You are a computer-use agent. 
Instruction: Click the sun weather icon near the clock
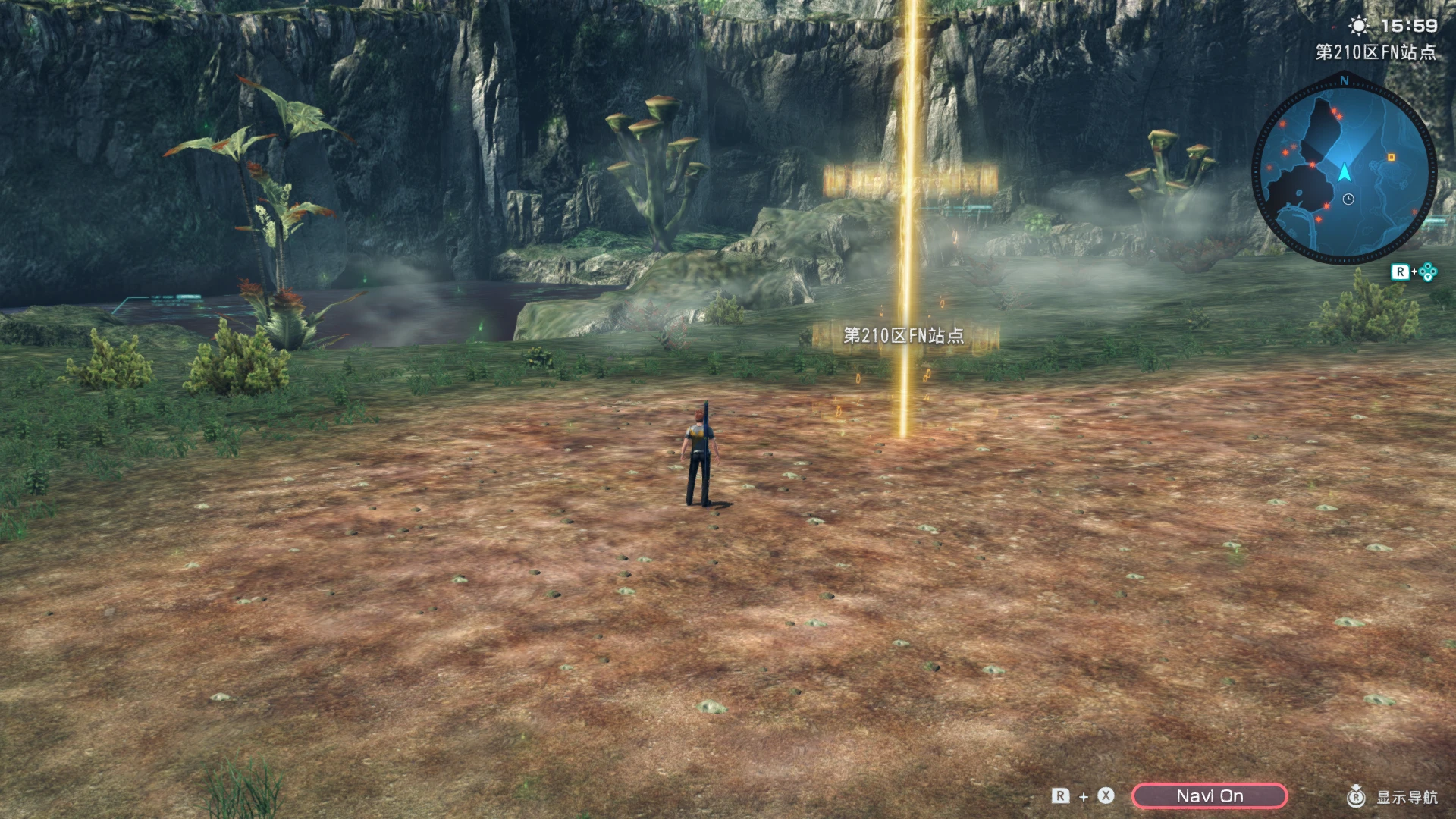[1360, 25]
